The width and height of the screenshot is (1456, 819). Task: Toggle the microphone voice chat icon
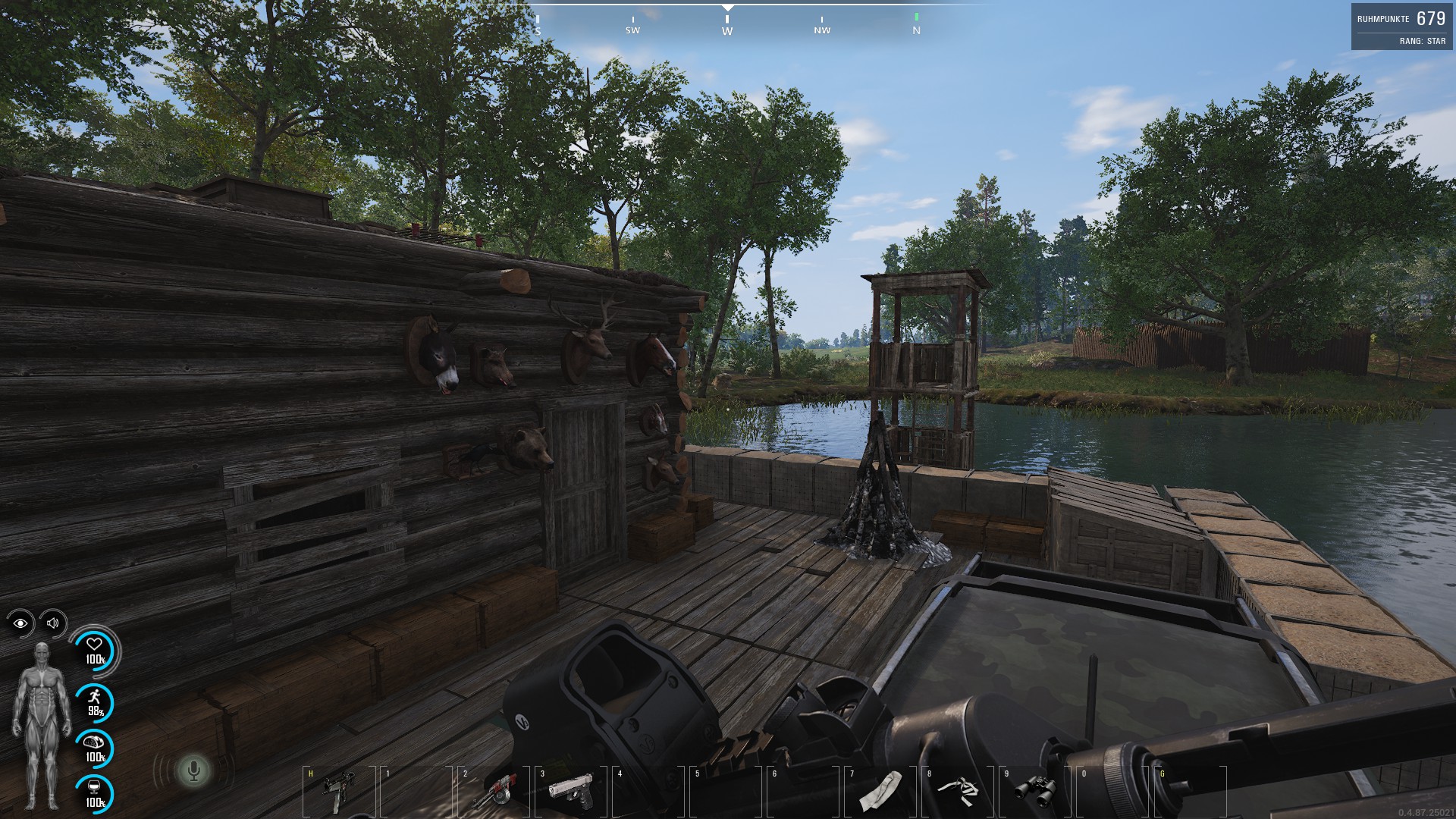pos(193,771)
